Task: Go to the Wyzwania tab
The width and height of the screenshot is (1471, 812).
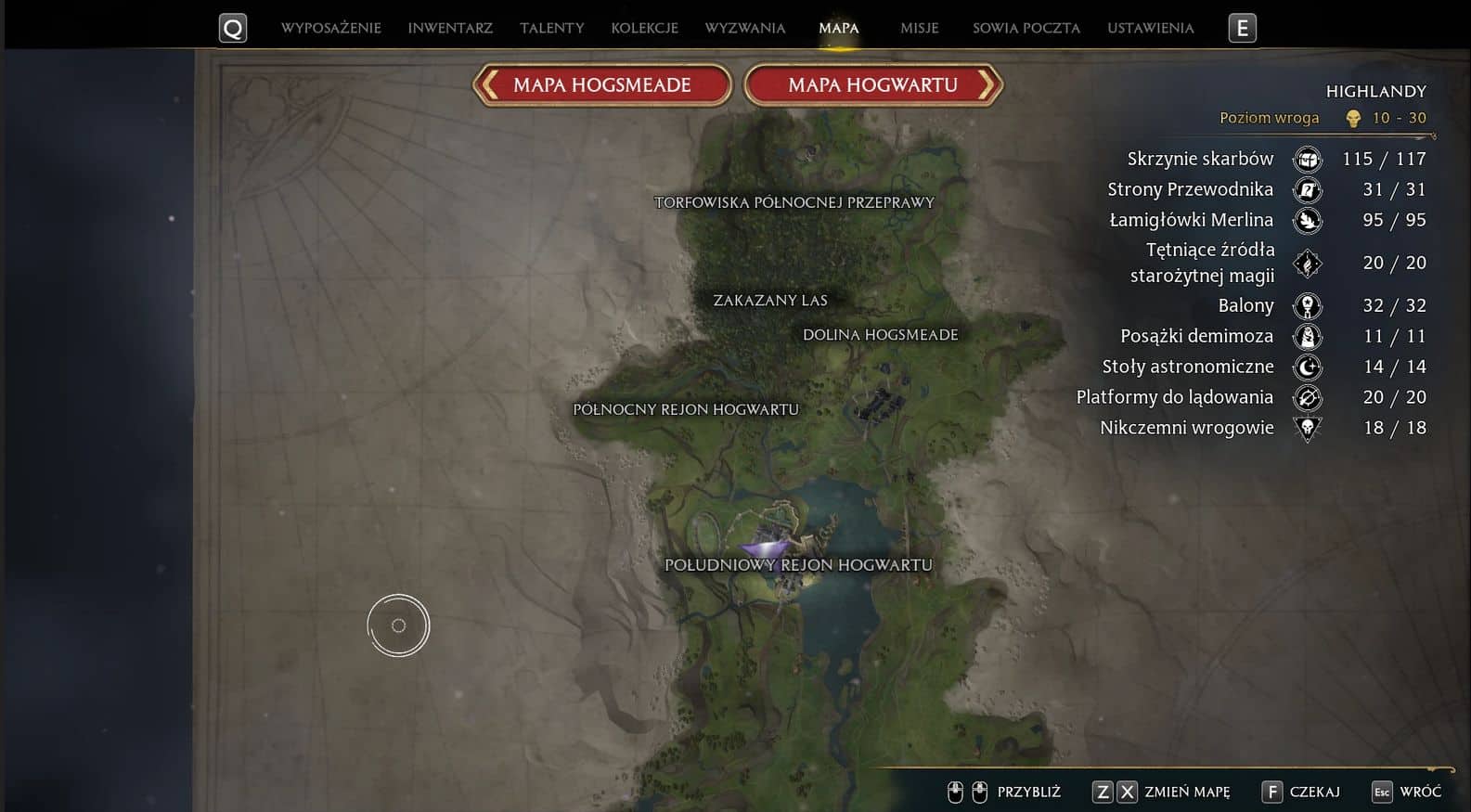Action: point(744,28)
